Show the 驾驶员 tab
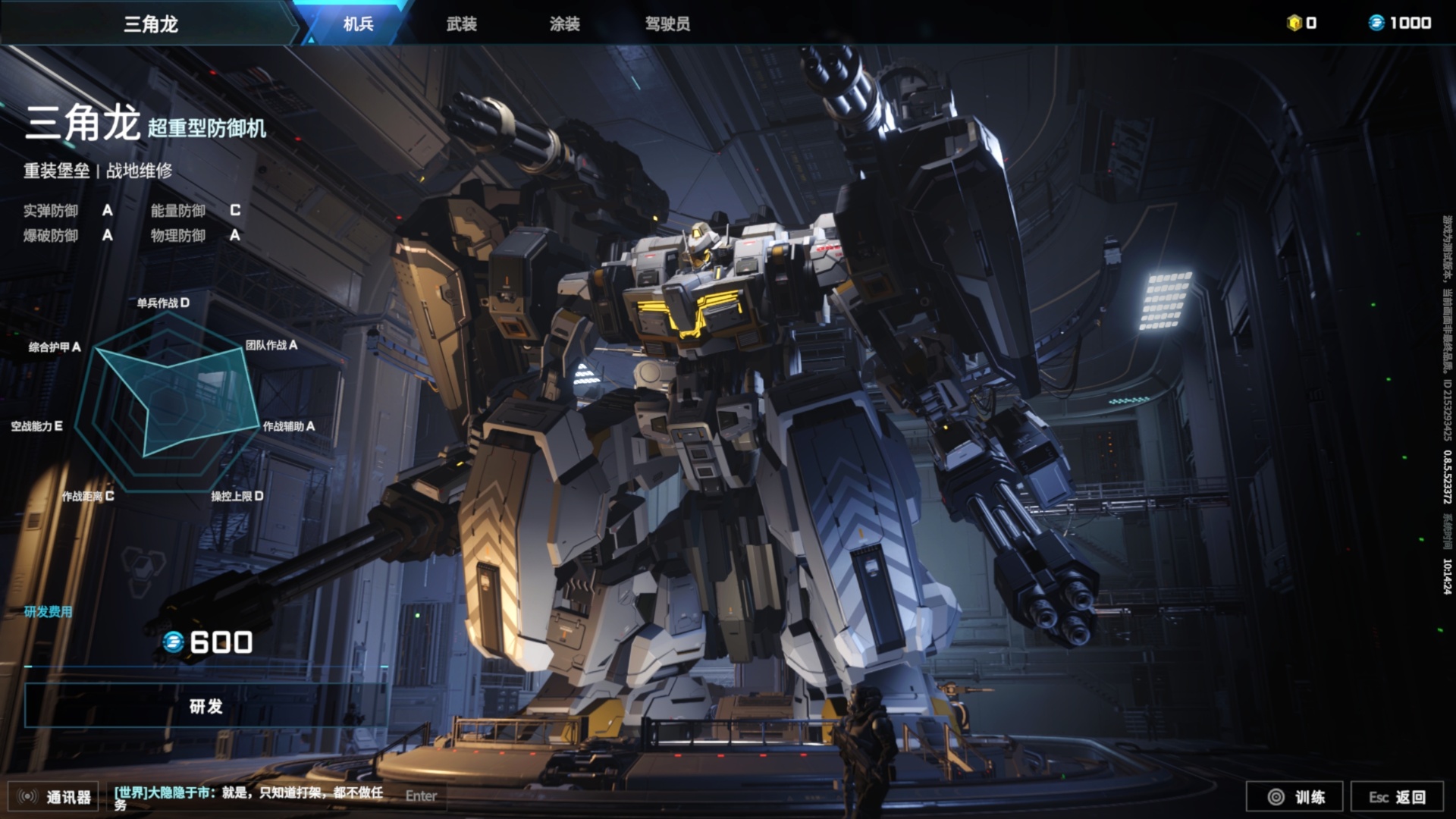The height and width of the screenshot is (819, 1456). (667, 24)
